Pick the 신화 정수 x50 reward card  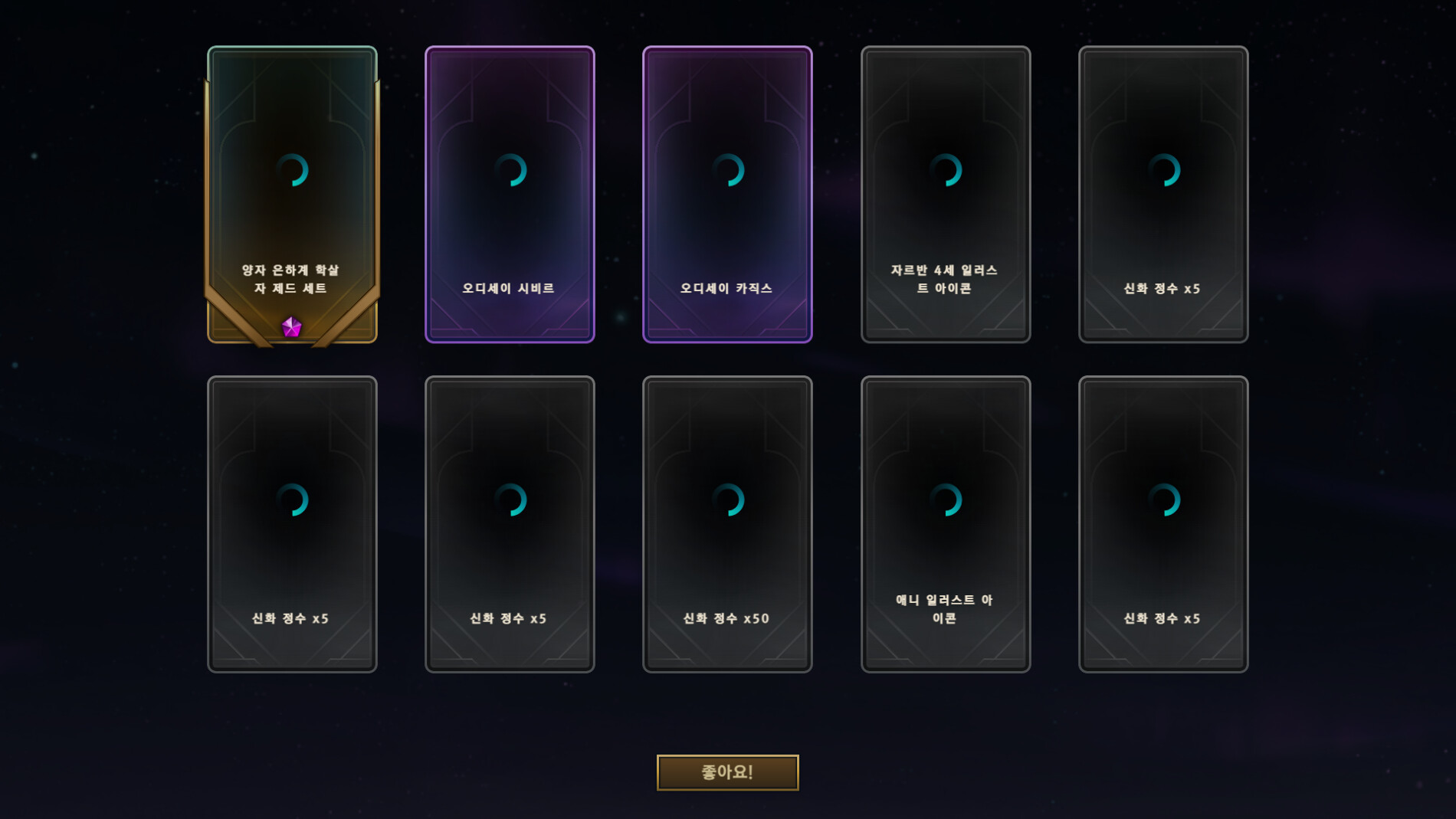(x=727, y=524)
